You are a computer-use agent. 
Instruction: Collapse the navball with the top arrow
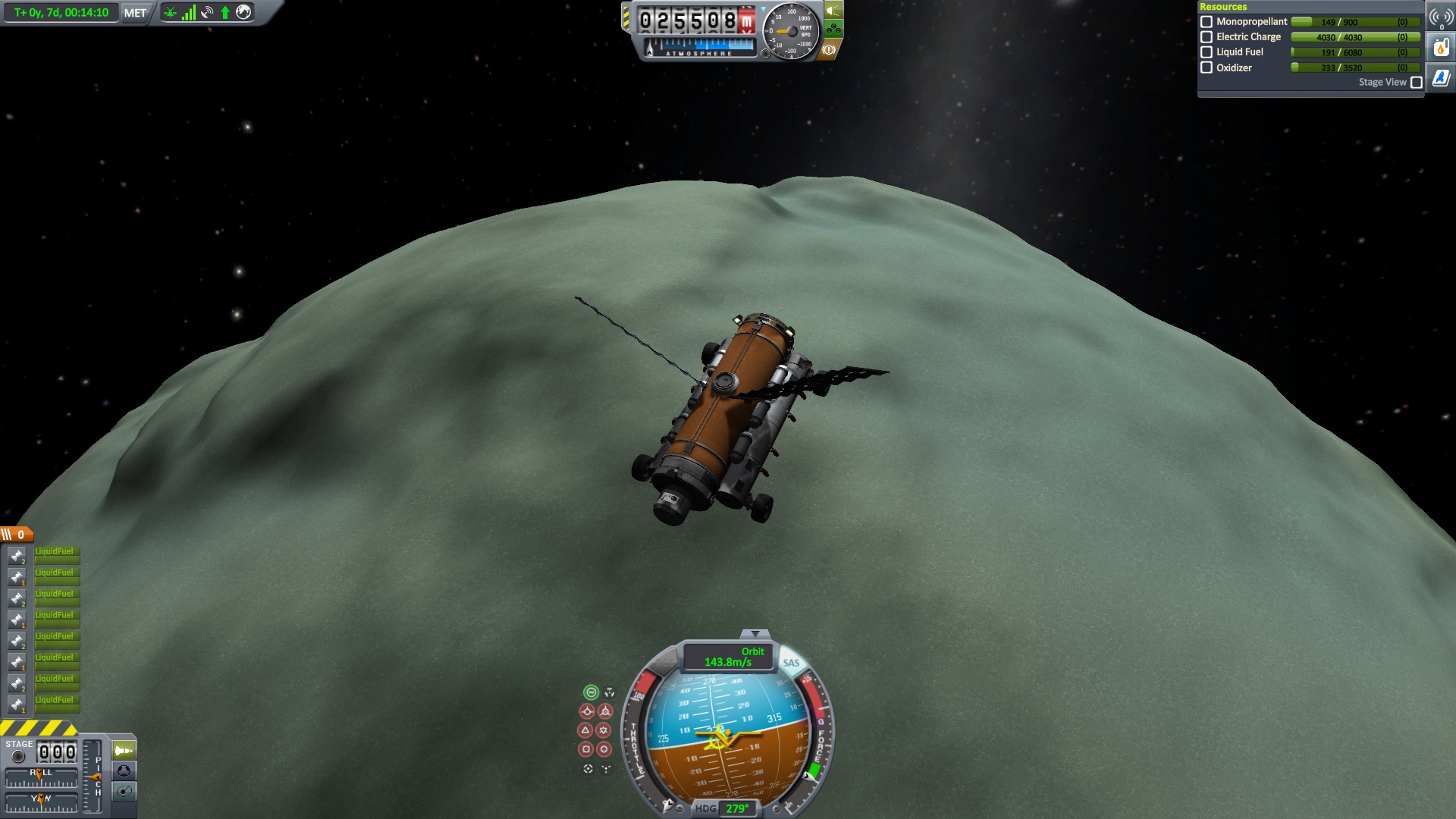[x=755, y=634]
